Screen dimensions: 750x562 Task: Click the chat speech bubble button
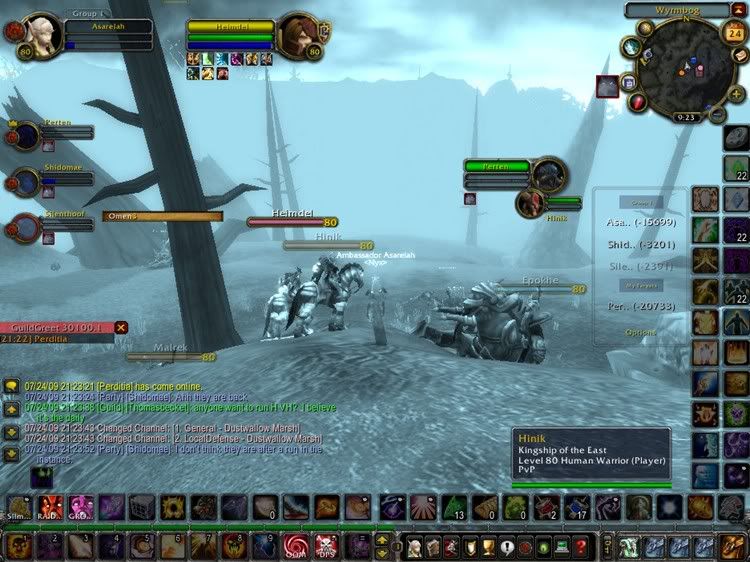10,385
